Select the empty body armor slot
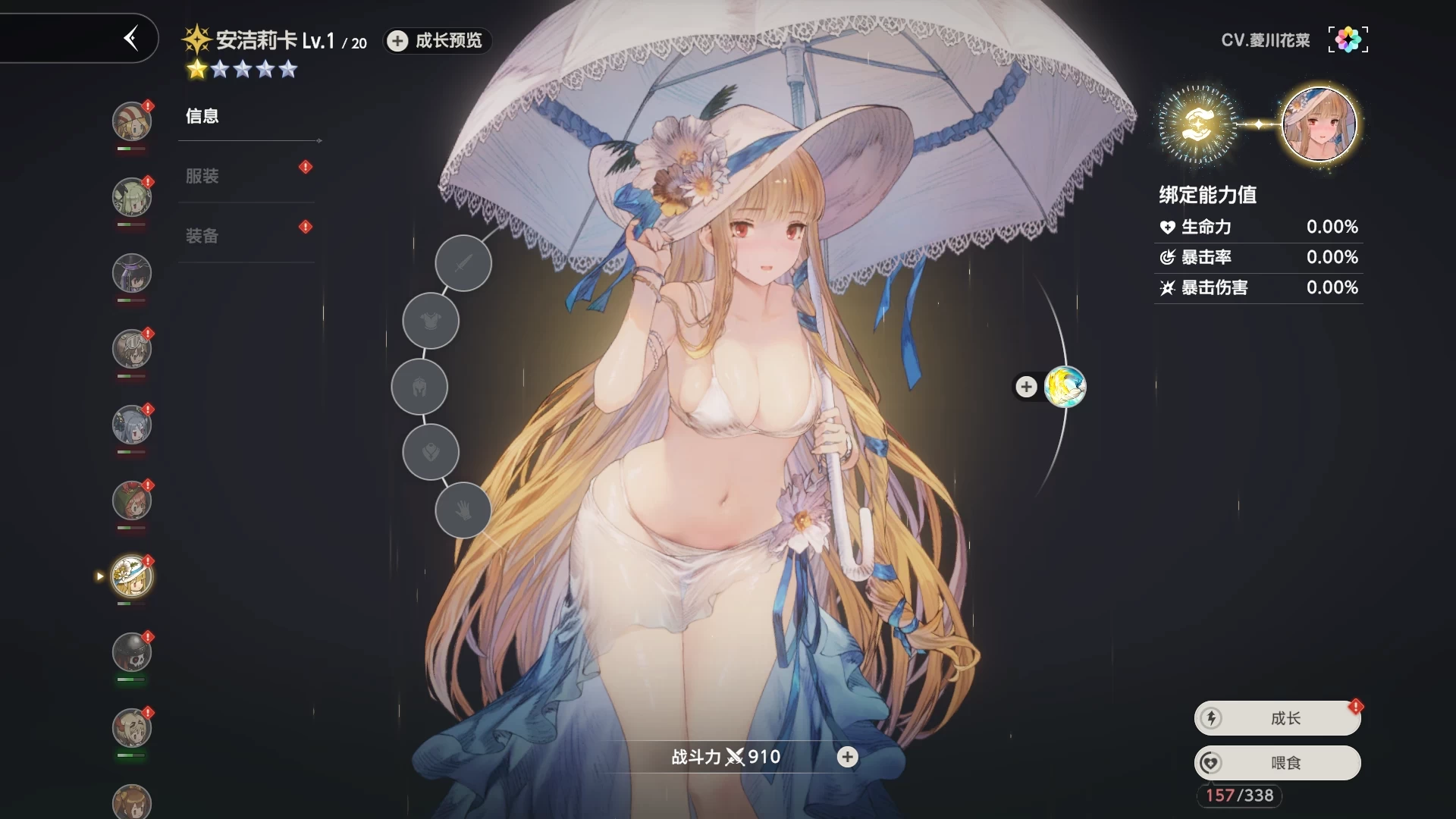Viewport: 1456px width, 819px height. [431, 321]
